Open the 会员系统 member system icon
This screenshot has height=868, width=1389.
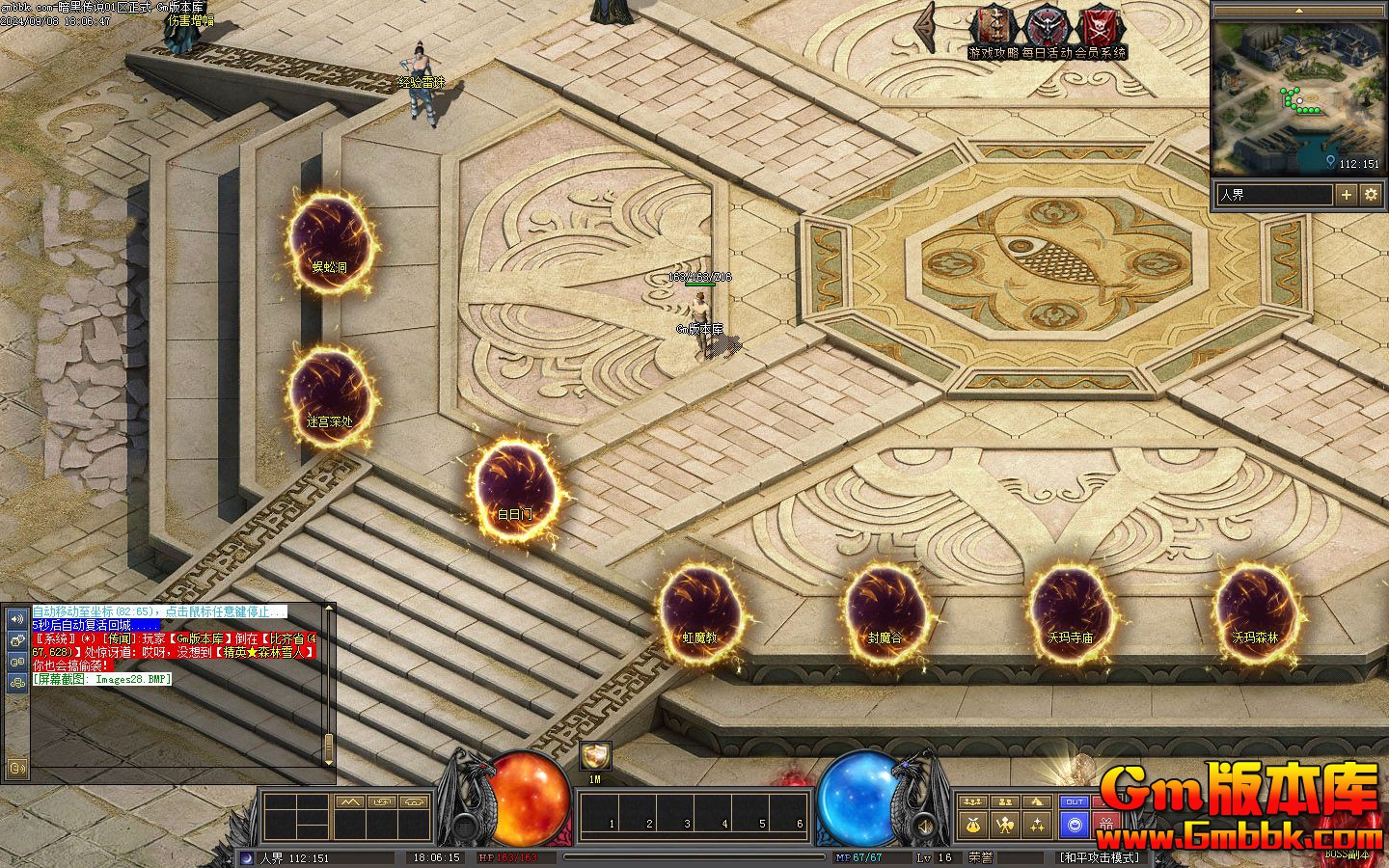(x=1099, y=27)
